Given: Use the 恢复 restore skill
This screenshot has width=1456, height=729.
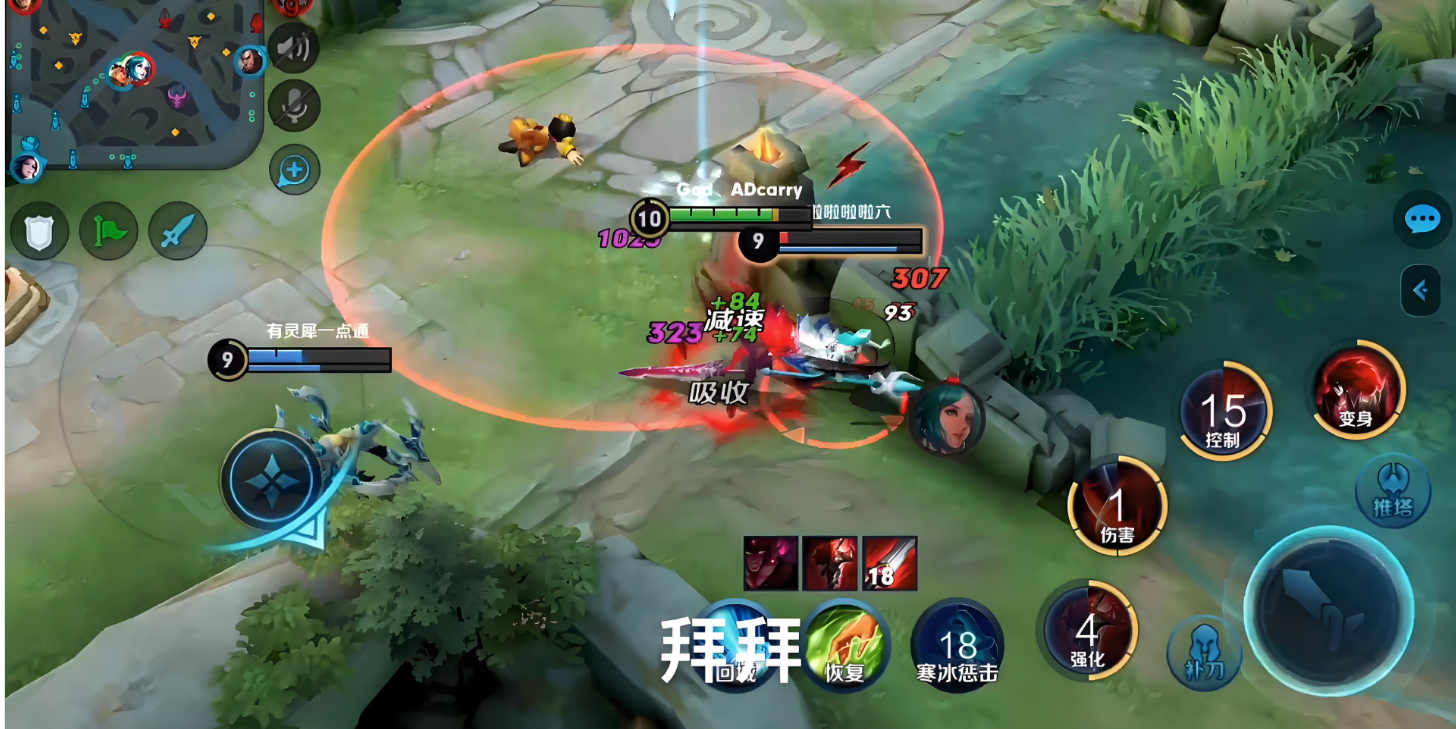Looking at the screenshot, I should (844, 645).
